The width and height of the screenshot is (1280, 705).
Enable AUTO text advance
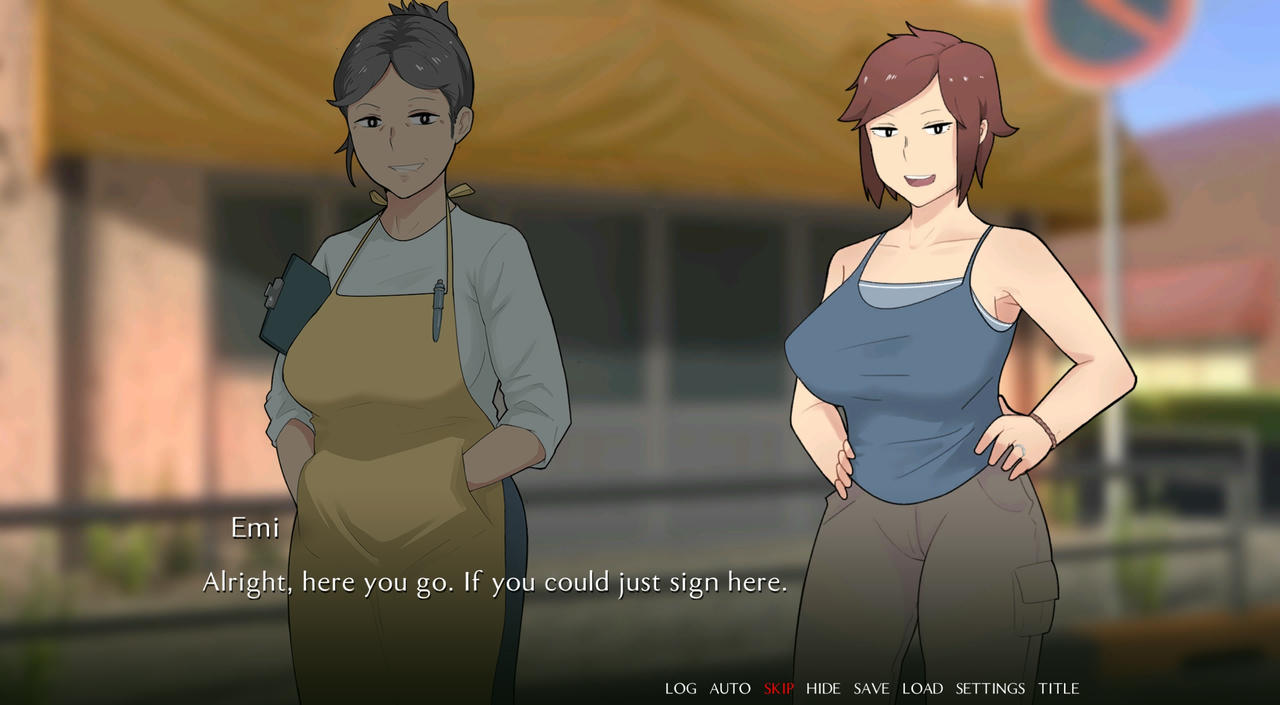point(730,688)
